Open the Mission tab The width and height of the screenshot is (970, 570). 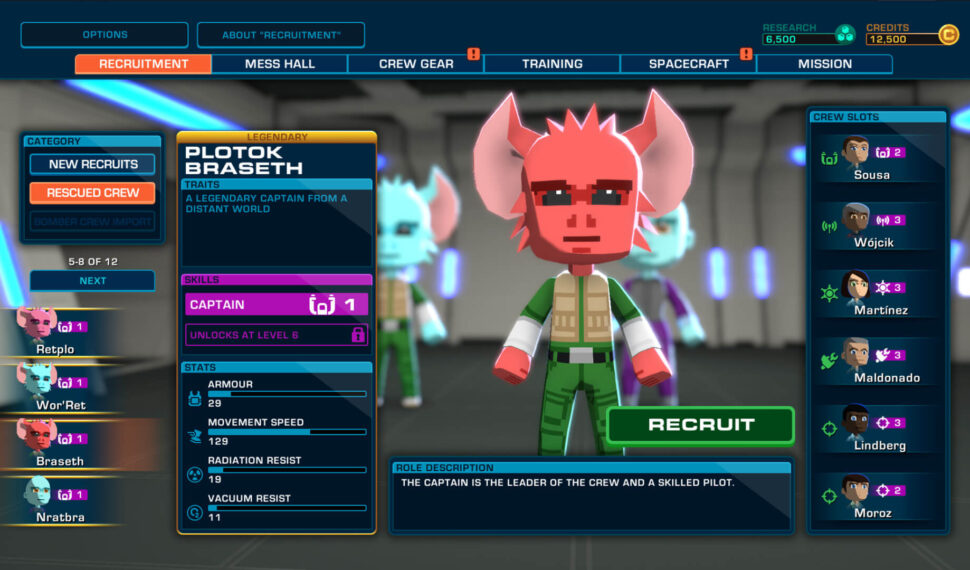(824, 64)
